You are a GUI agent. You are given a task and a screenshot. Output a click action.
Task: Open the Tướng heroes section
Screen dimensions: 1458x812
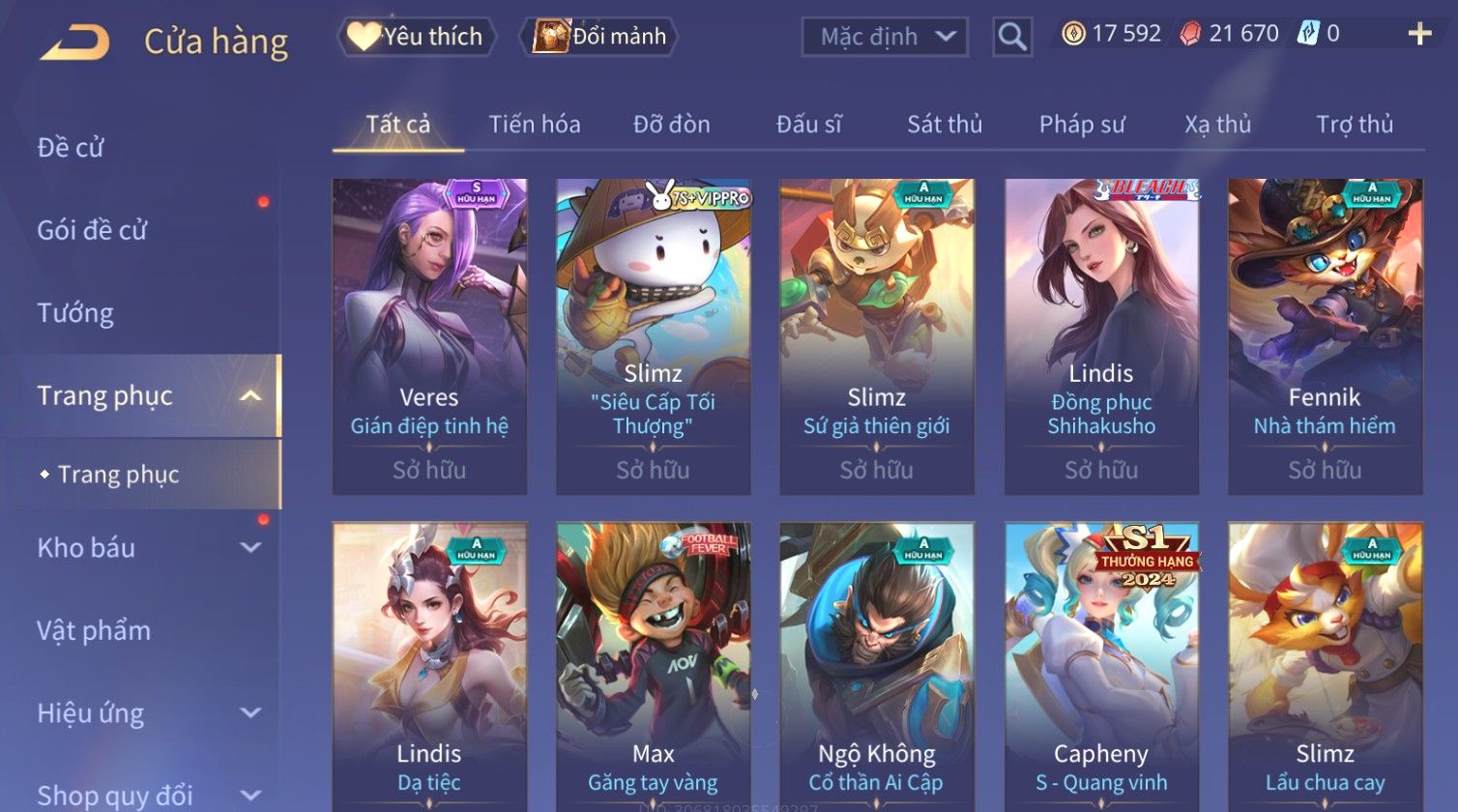pyautogui.click(x=75, y=313)
